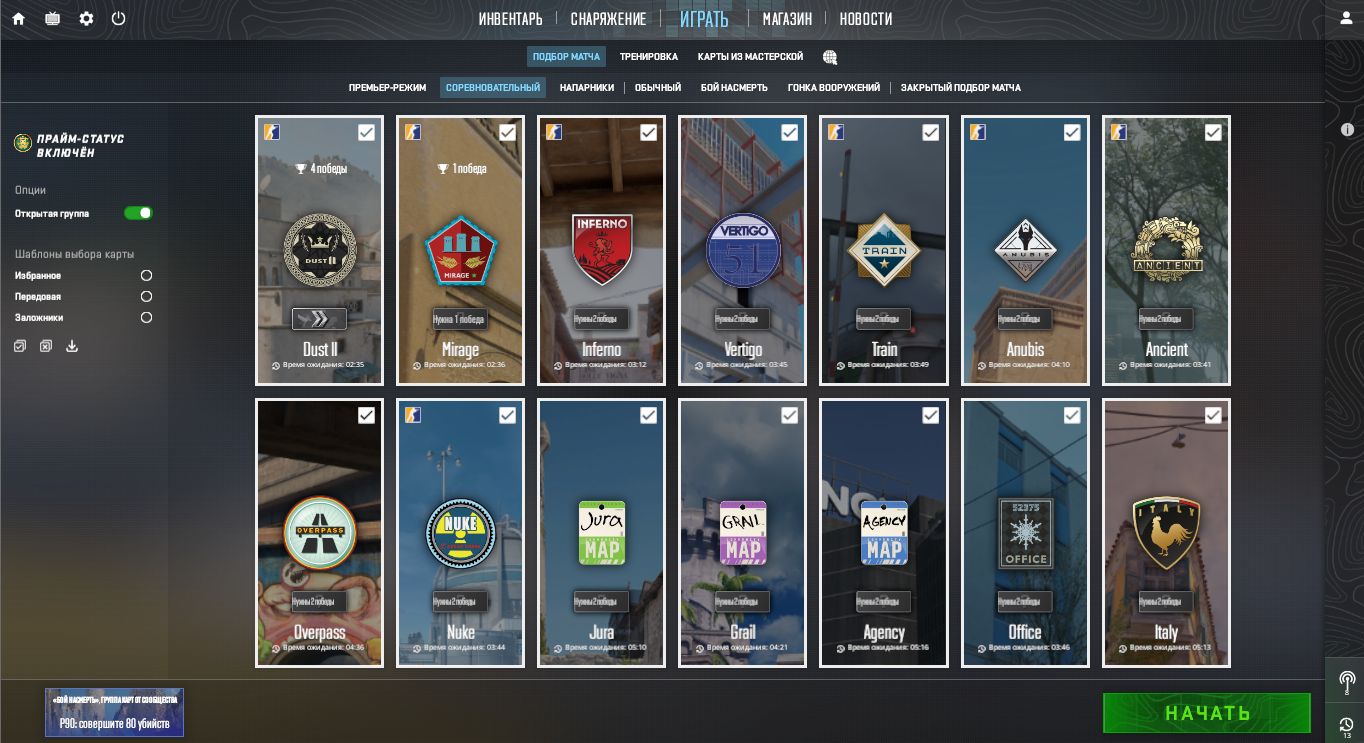Choose the ГОНКА ВООРУЖЕНИЙ mode
Viewport: 1364px width, 743px height.
click(x=833, y=88)
